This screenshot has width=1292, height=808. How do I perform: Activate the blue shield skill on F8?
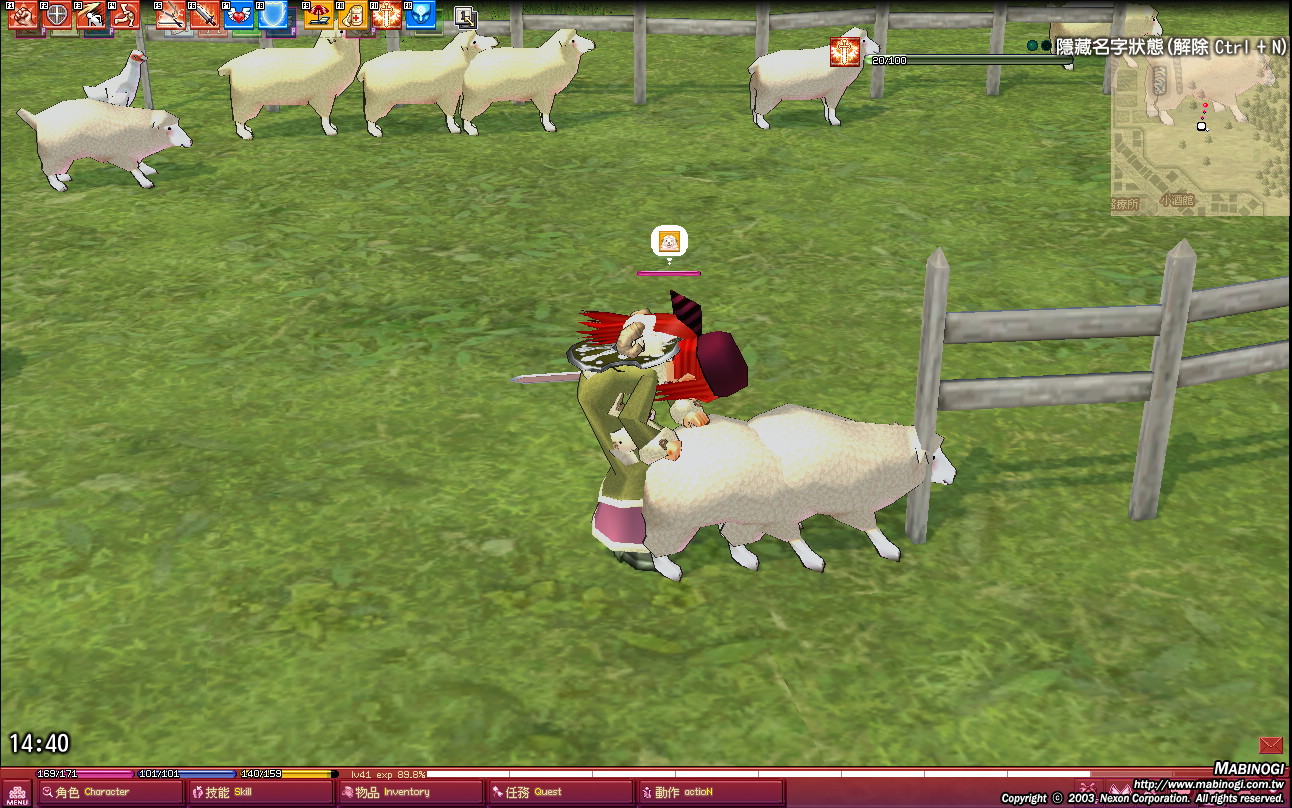[272, 14]
